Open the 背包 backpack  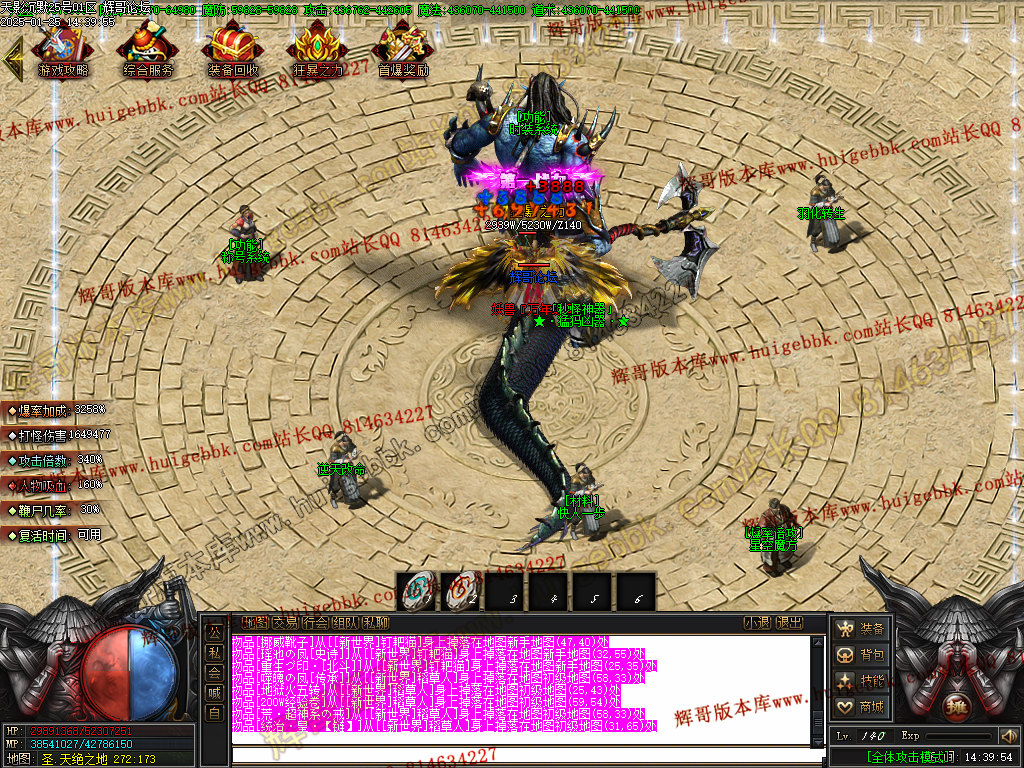point(861,655)
